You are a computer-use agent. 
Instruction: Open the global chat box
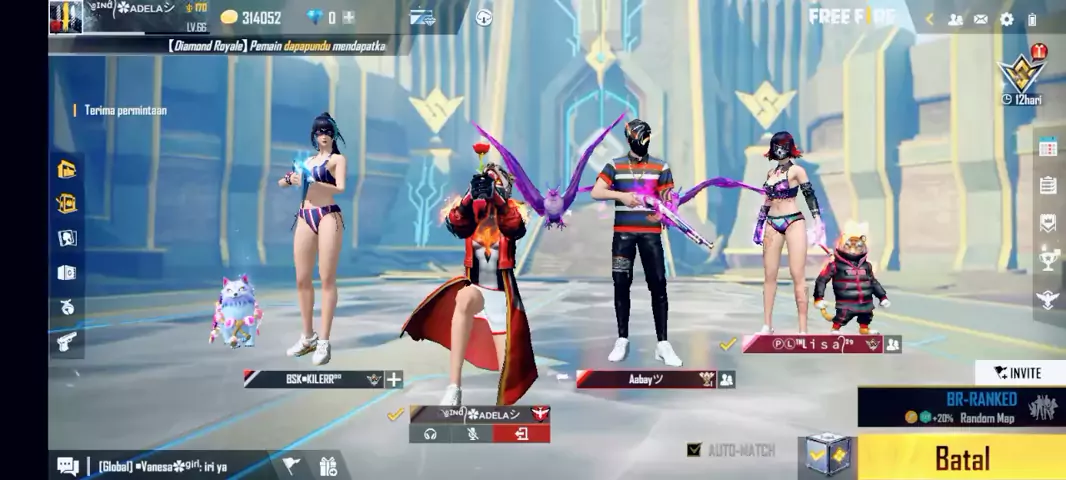[160, 465]
